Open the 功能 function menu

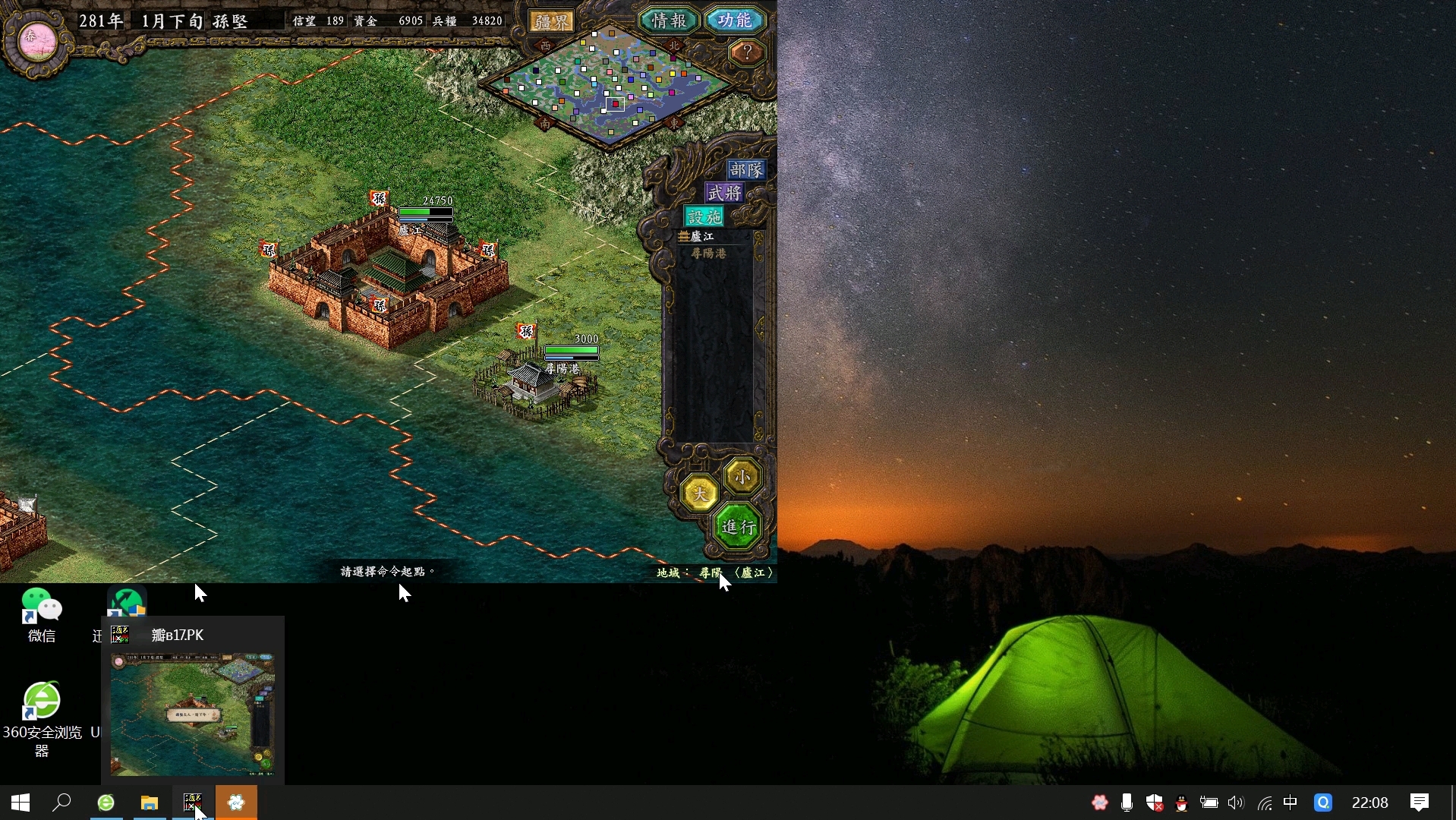734,20
